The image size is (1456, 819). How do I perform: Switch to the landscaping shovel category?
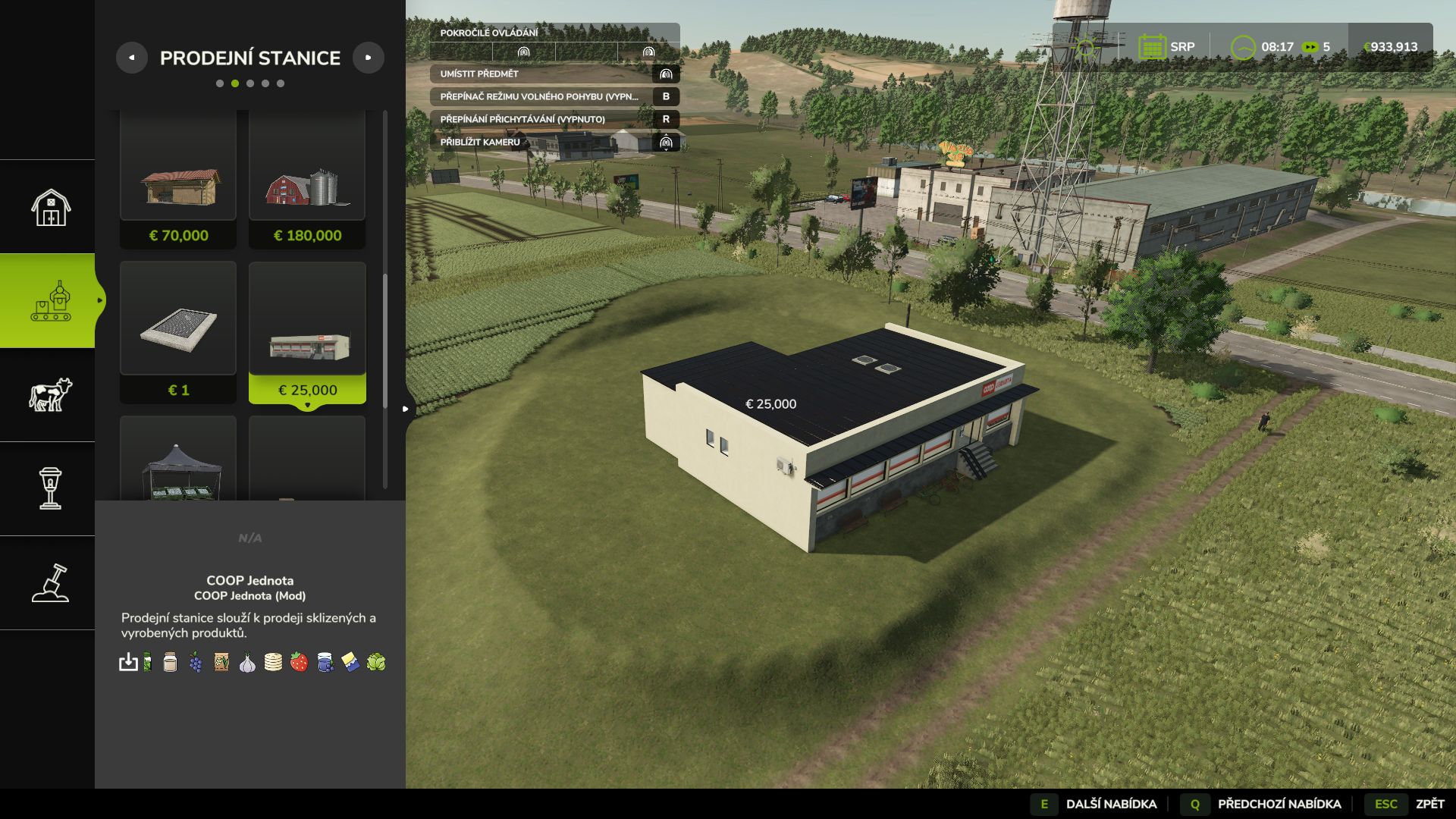tap(50, 583)
